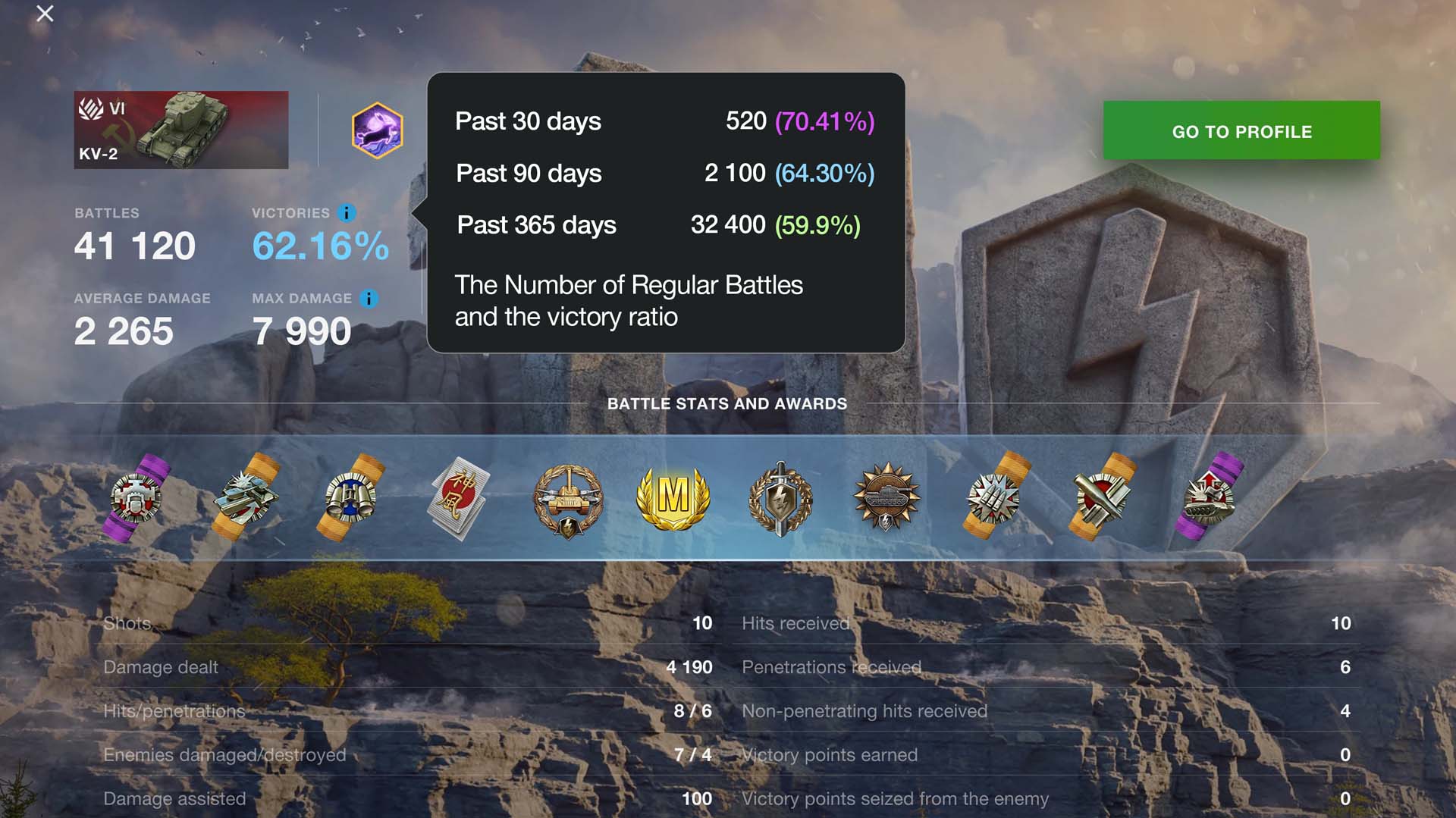This screenshot has width=1456, height=818.
Task: Select the binoculars award medal
Action: point(351,498)
